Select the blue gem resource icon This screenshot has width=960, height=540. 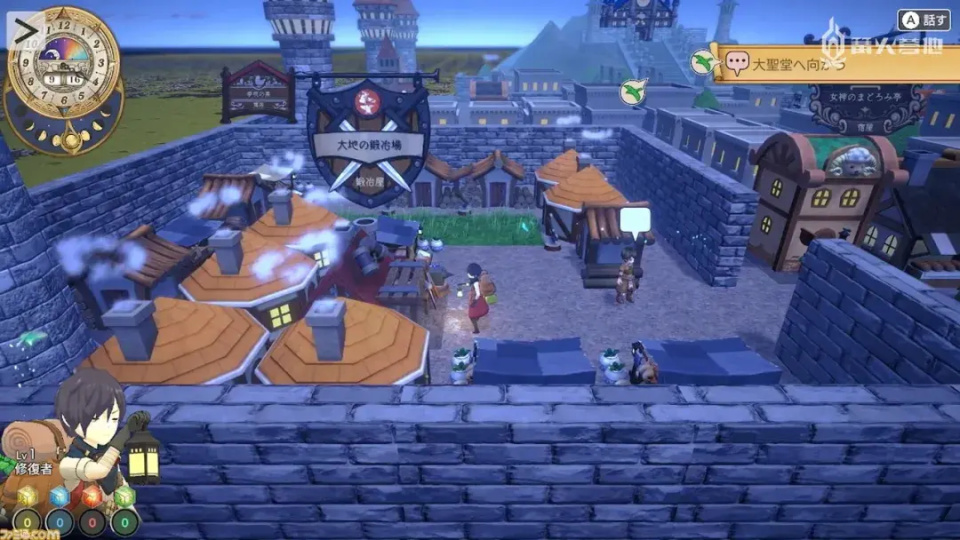point(59,497)
